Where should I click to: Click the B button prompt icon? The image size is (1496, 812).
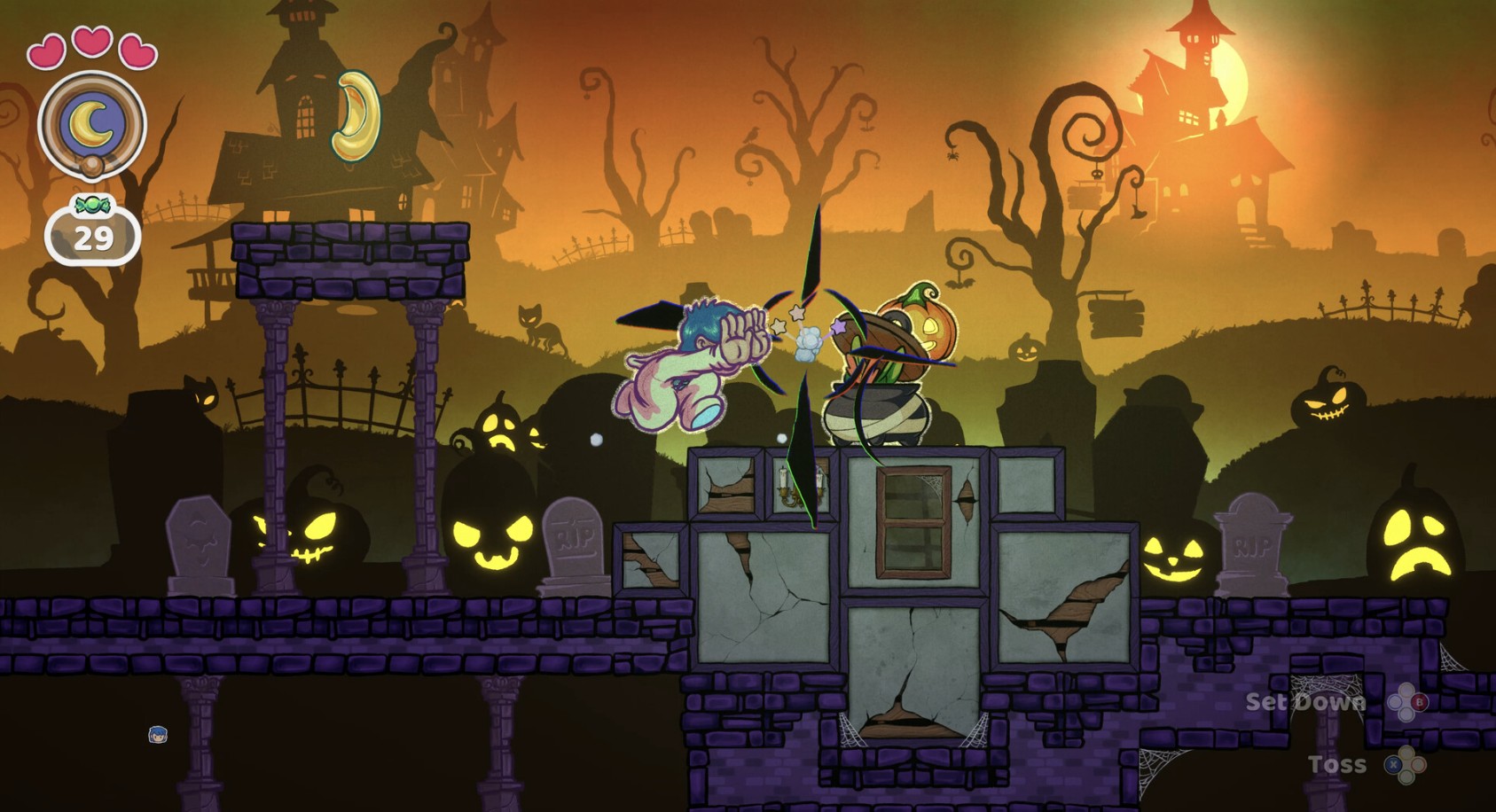[1419, 702]
